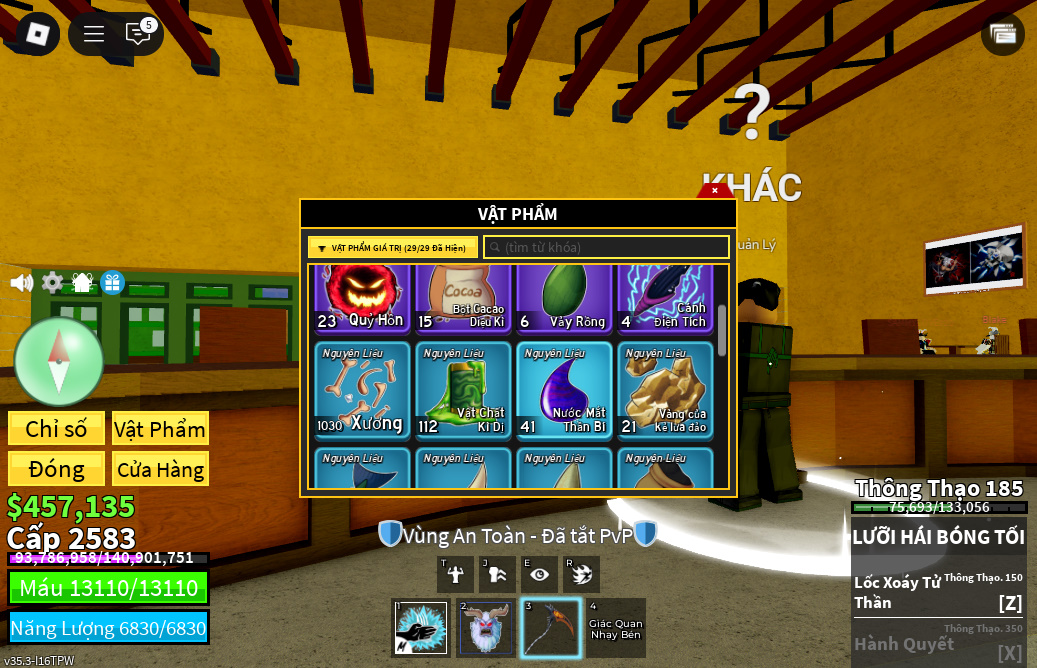Choose the Nước Mắt Thần Bí item

[x=564, y=390]
